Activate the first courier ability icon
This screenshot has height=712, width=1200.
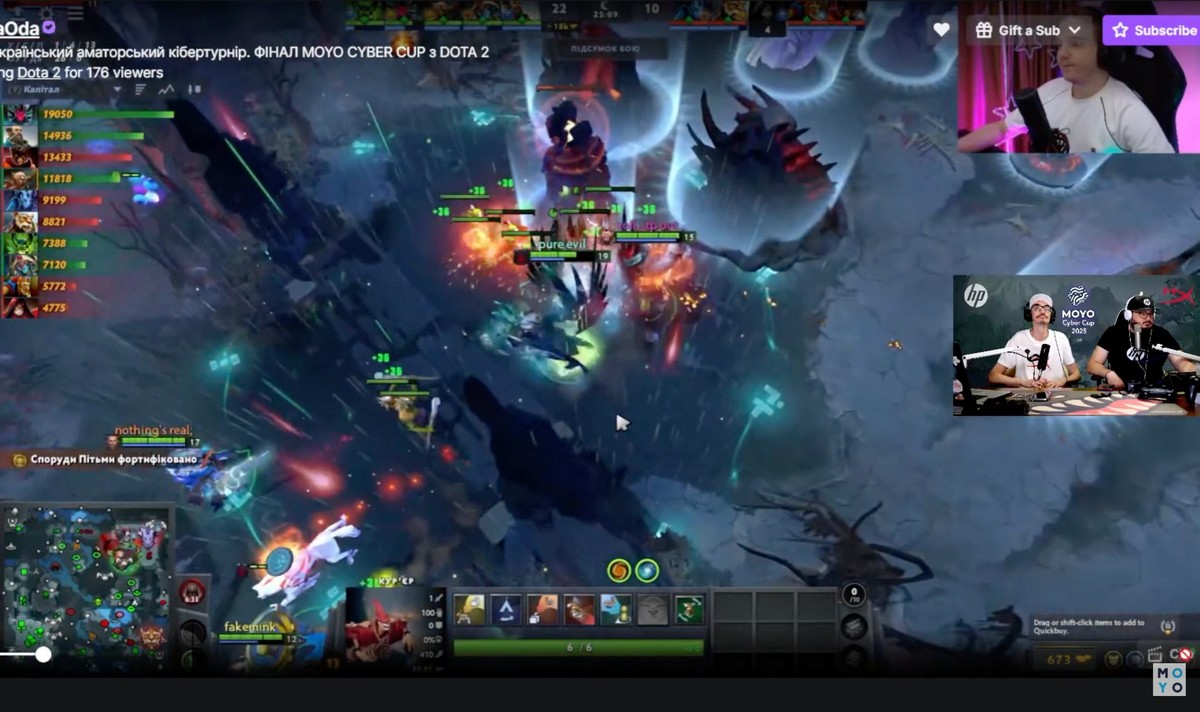point(470,609)
